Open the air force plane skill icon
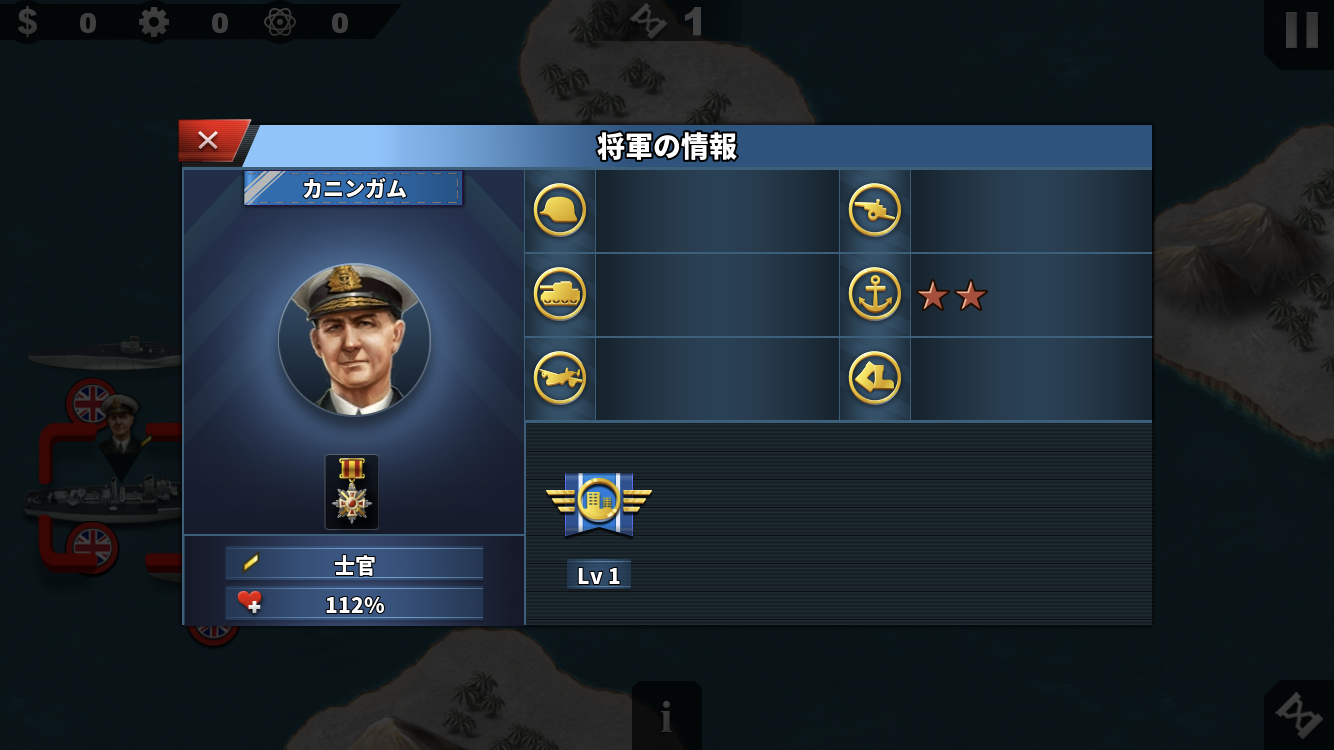1334x750 pixels. click(x=559, y=378)
